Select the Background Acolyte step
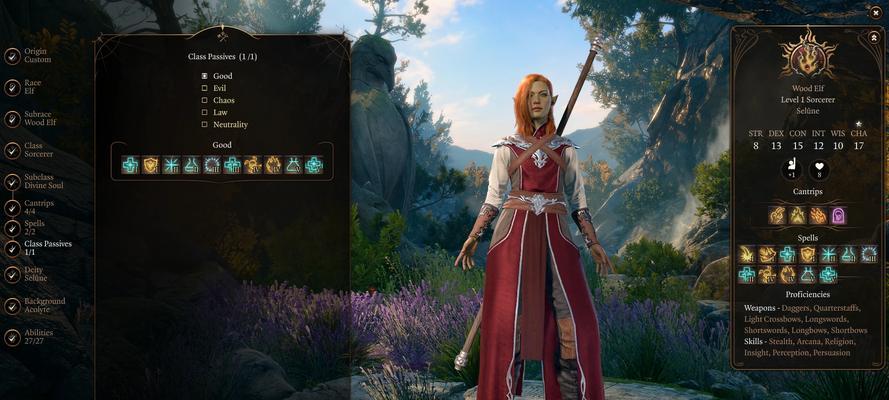Screen dimensions: 889x400 (44, 305)
